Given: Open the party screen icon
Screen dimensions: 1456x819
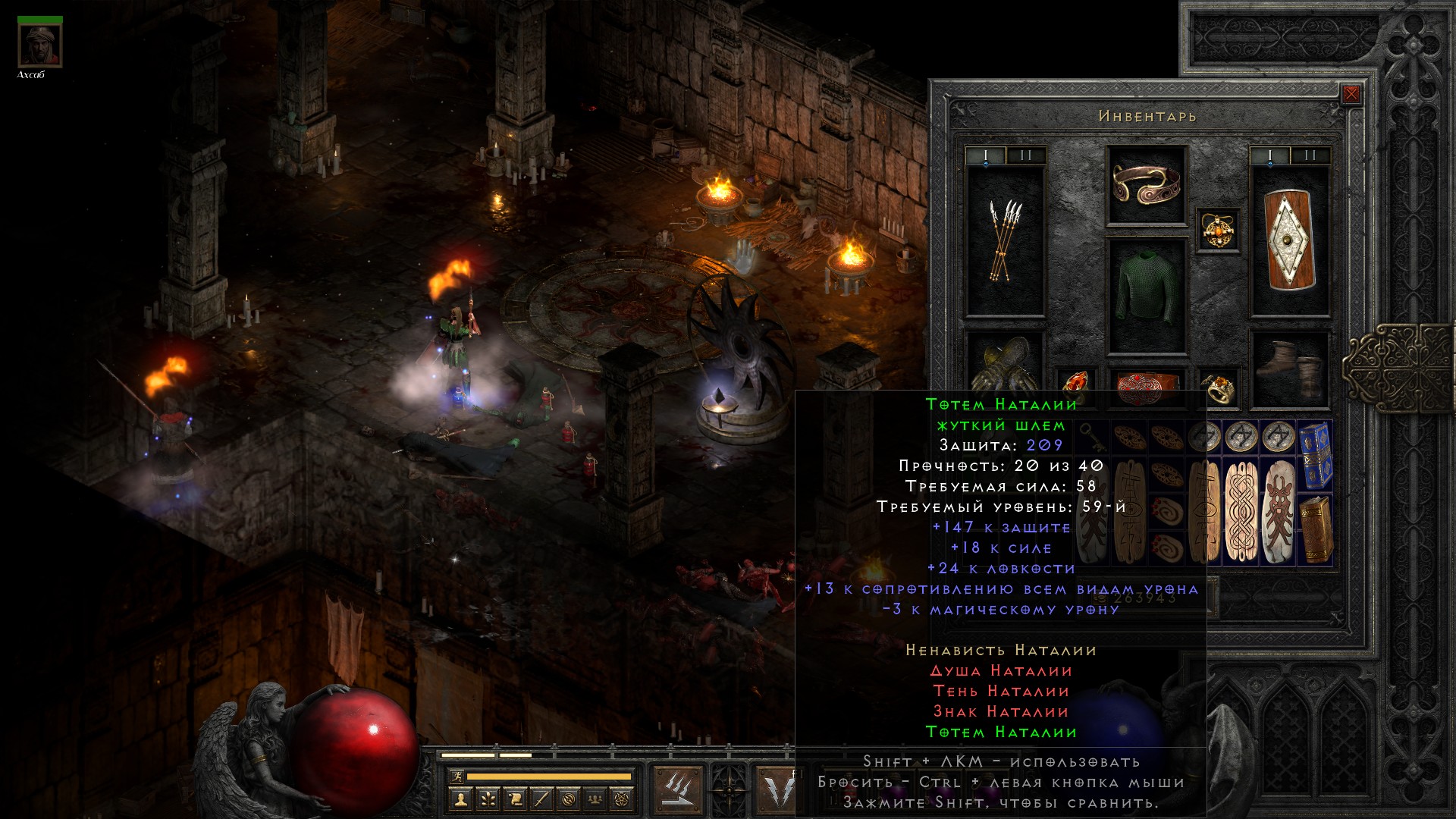Looking at the screenshot, I should tap(596, 799).
